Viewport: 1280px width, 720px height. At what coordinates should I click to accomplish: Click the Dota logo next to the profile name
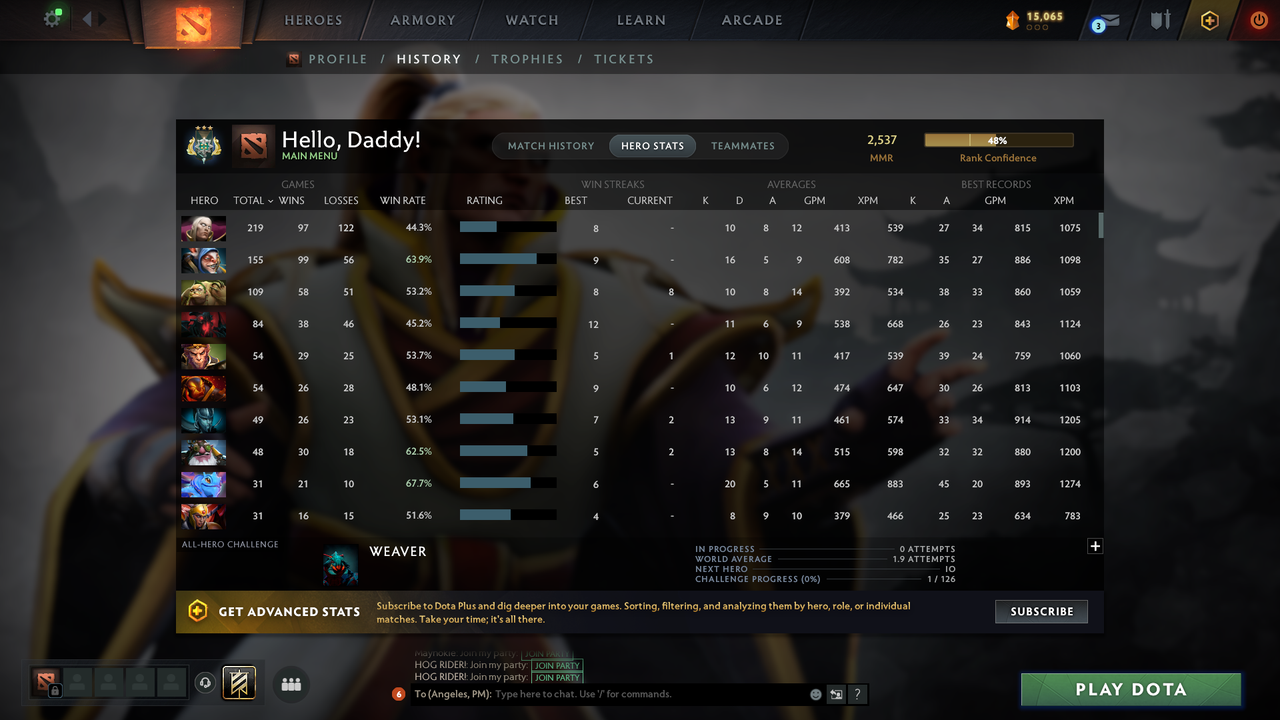tap(253, 145)
